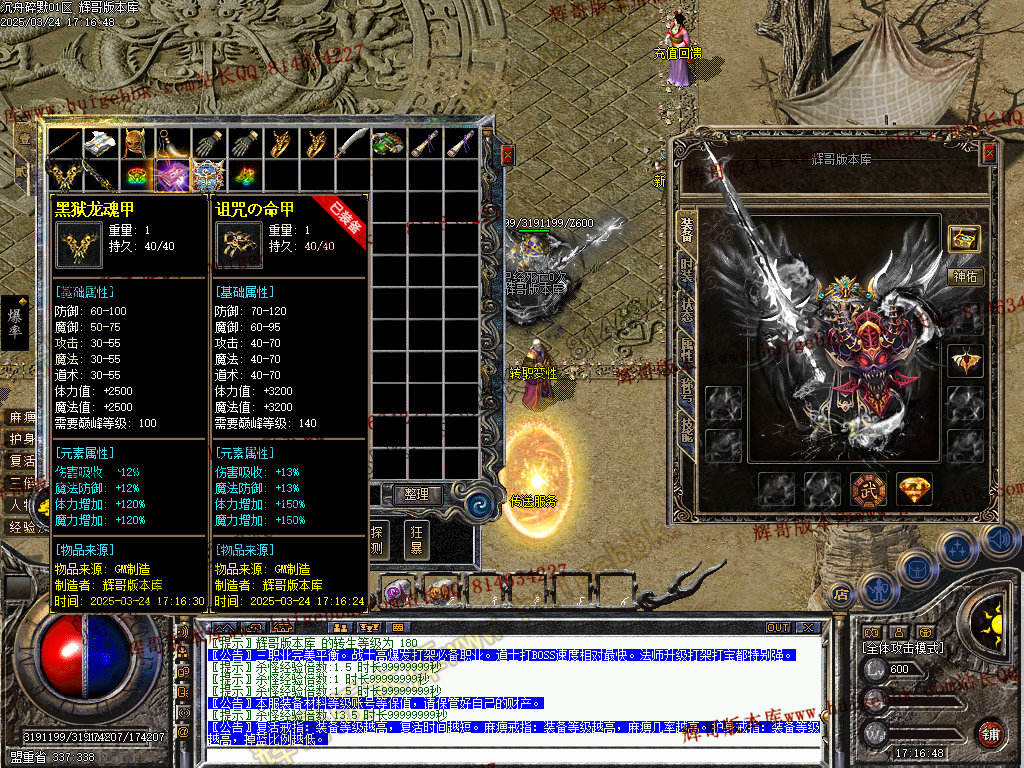Open the treasure chest icon on character panel
This screenshot has width=1024, height=768.
(964, 239)
